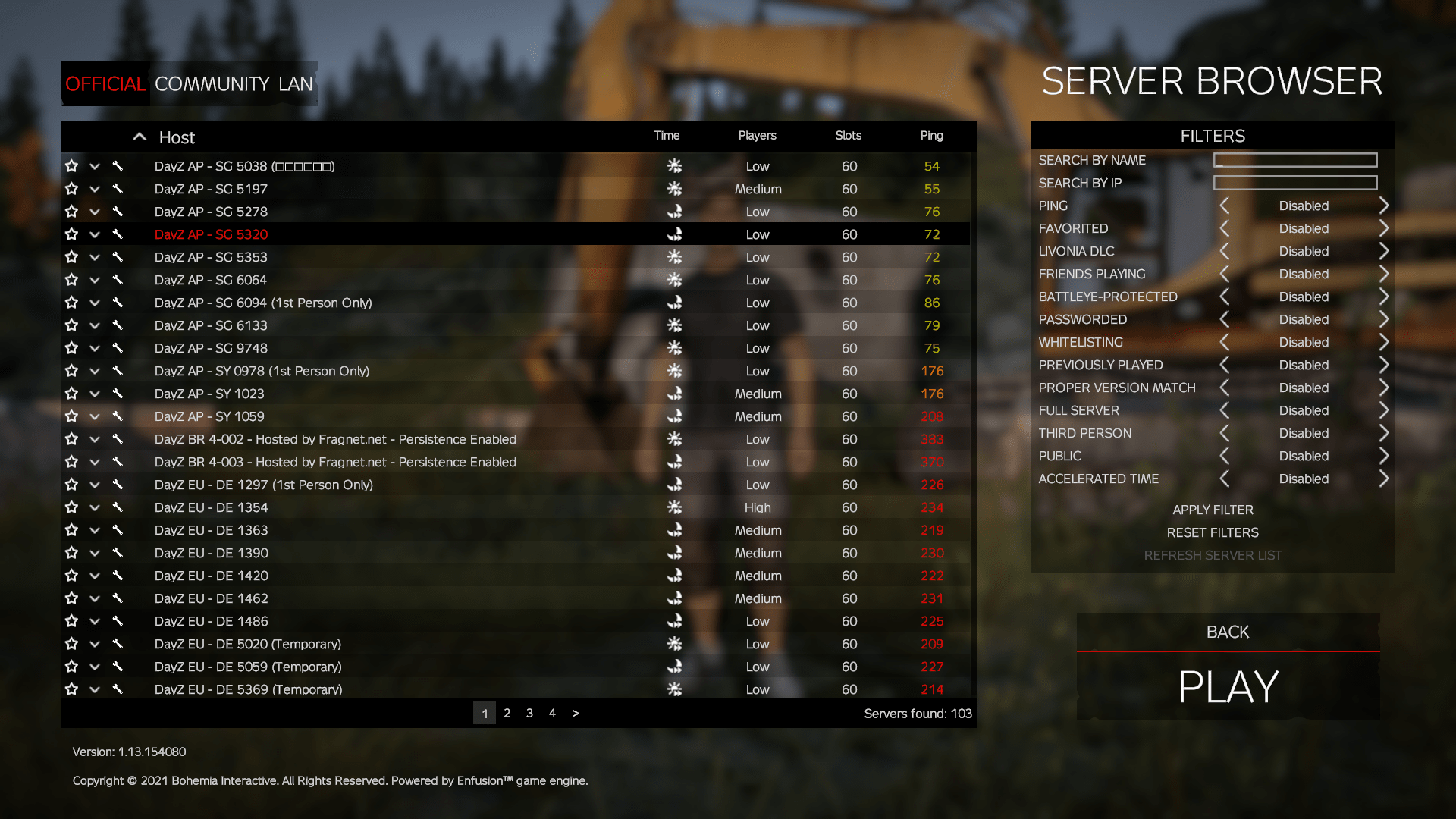Open the LAN servers tab

tap(299, 83)
